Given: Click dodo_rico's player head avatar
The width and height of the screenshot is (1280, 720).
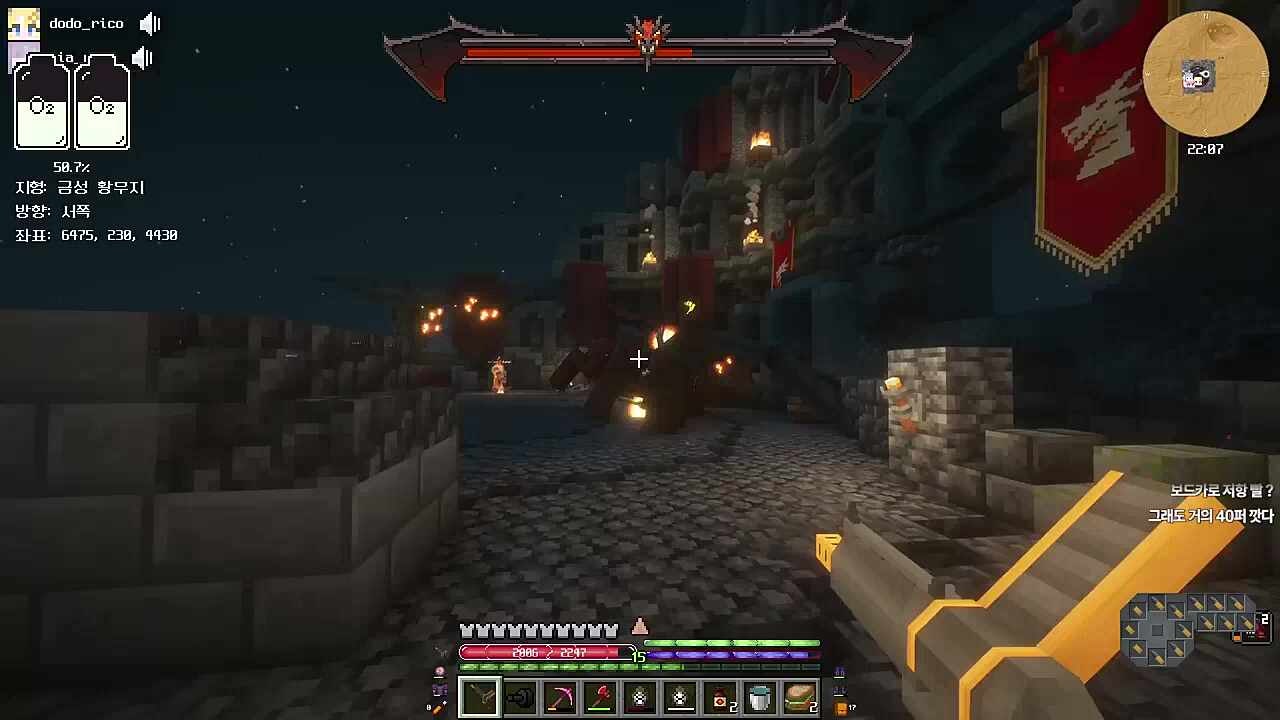Looking at the screenshot, I should [24, 24].
